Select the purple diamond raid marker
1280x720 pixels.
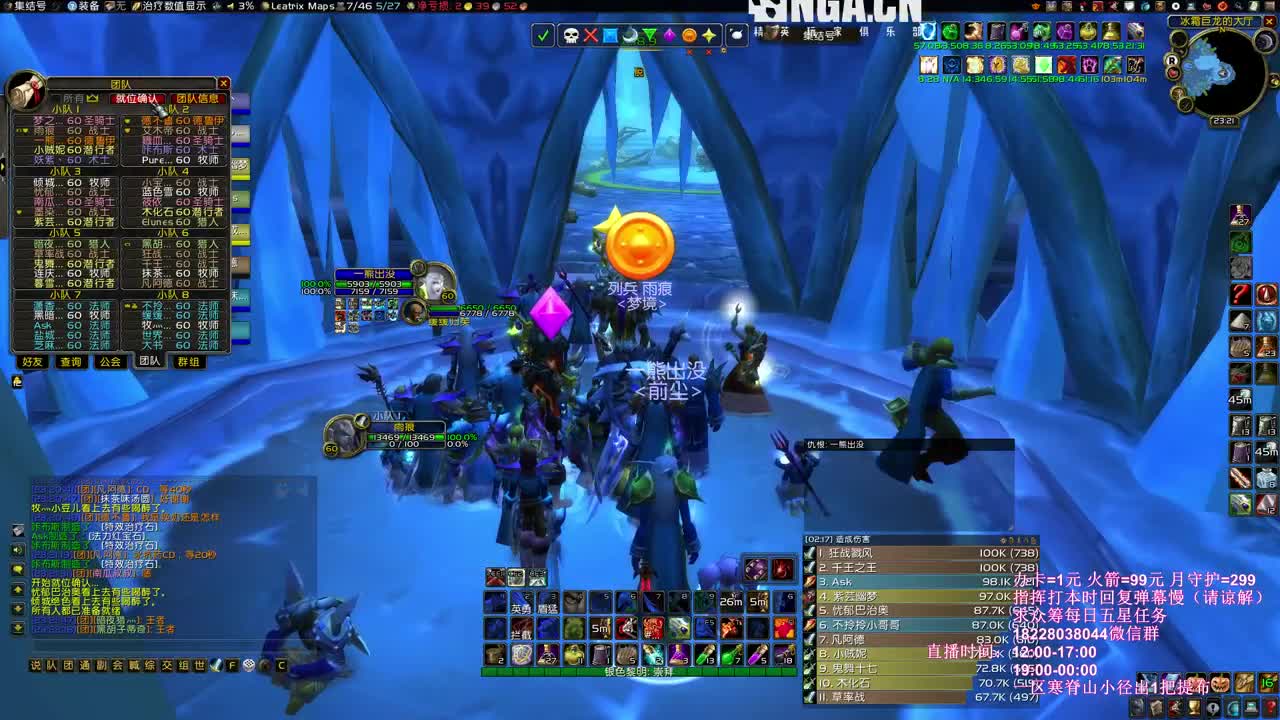(x=670, y=34)
